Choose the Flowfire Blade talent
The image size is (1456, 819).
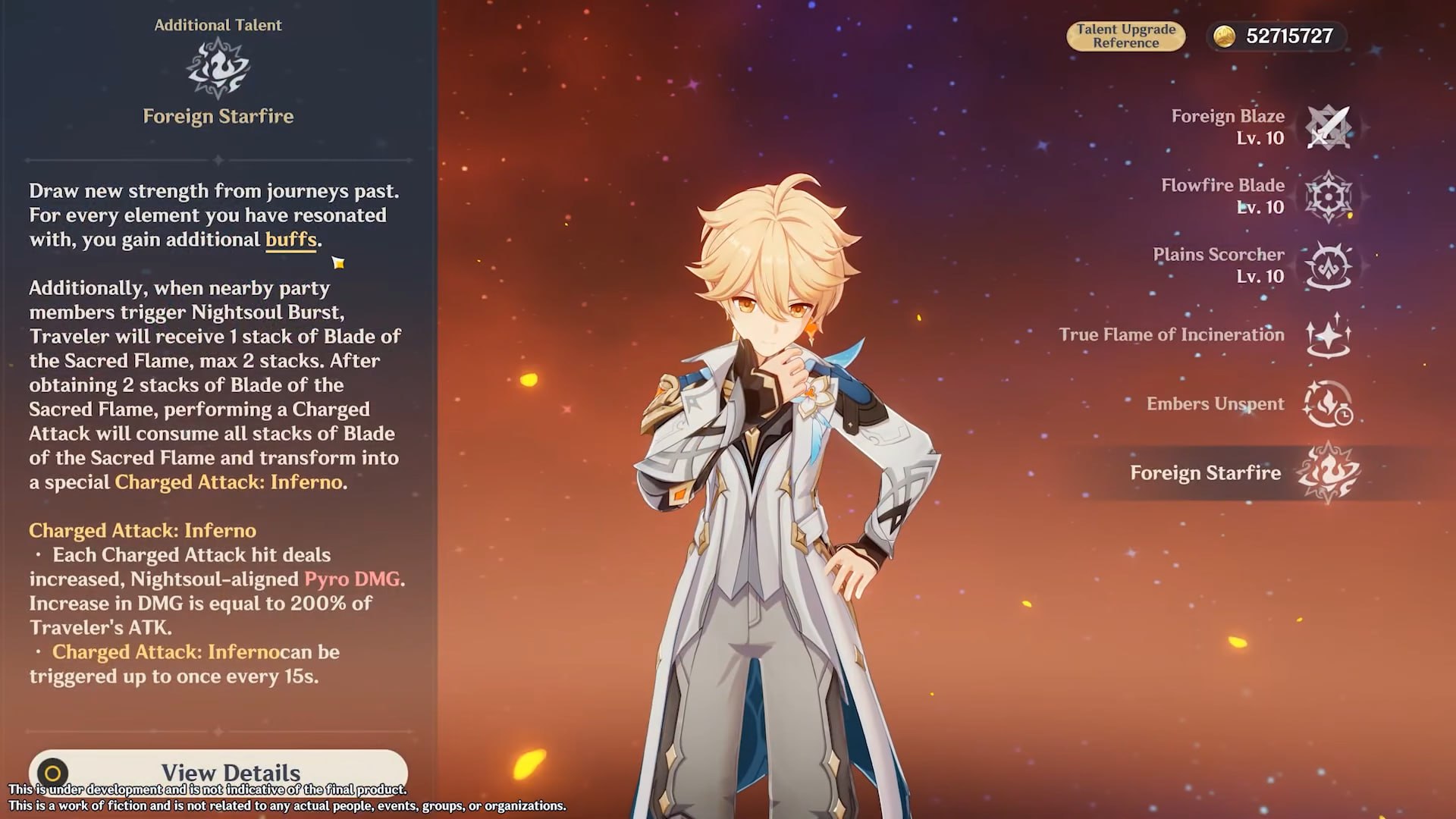1328,196
